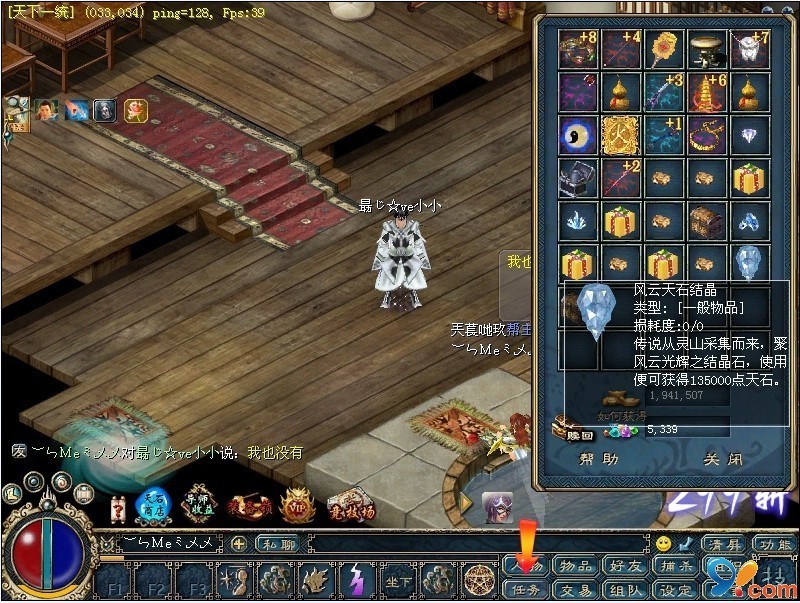
Task: Open the 帮助 help button in the bag
Action: pos(599,460)
